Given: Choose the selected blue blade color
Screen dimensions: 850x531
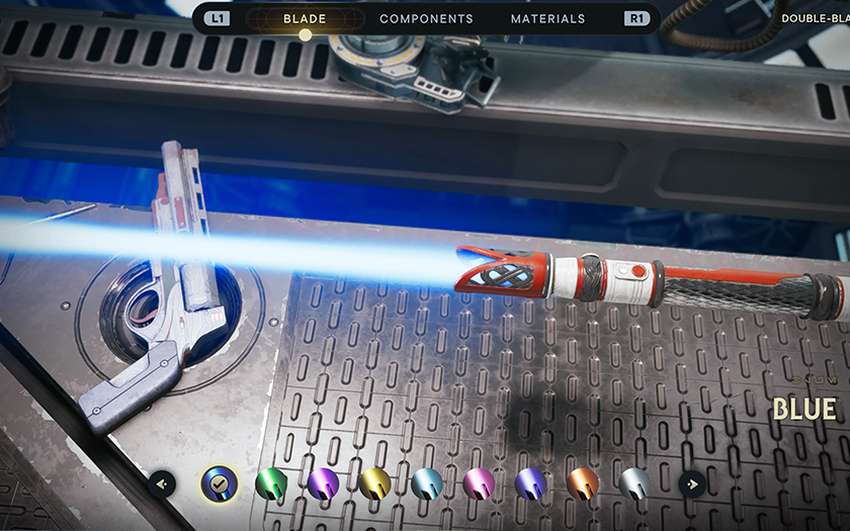Looking at the screenshot, I should 219,484.
